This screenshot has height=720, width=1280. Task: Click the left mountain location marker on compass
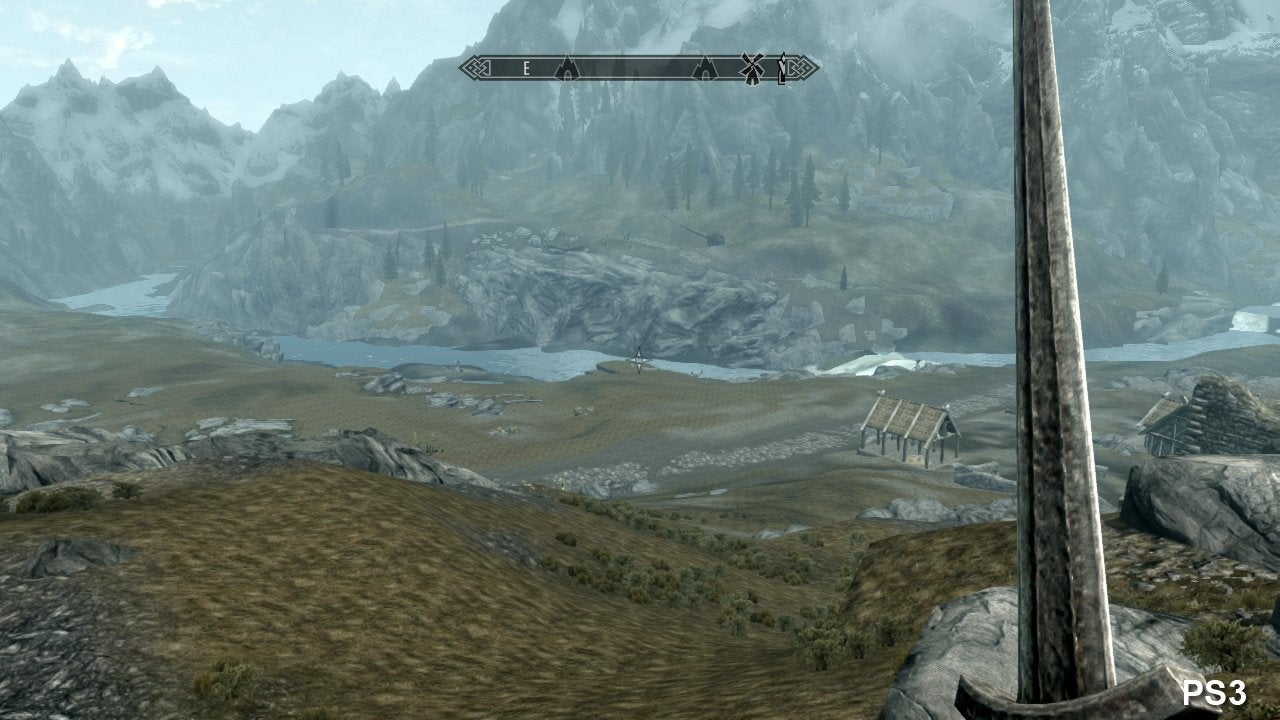[x=568, y=68]
